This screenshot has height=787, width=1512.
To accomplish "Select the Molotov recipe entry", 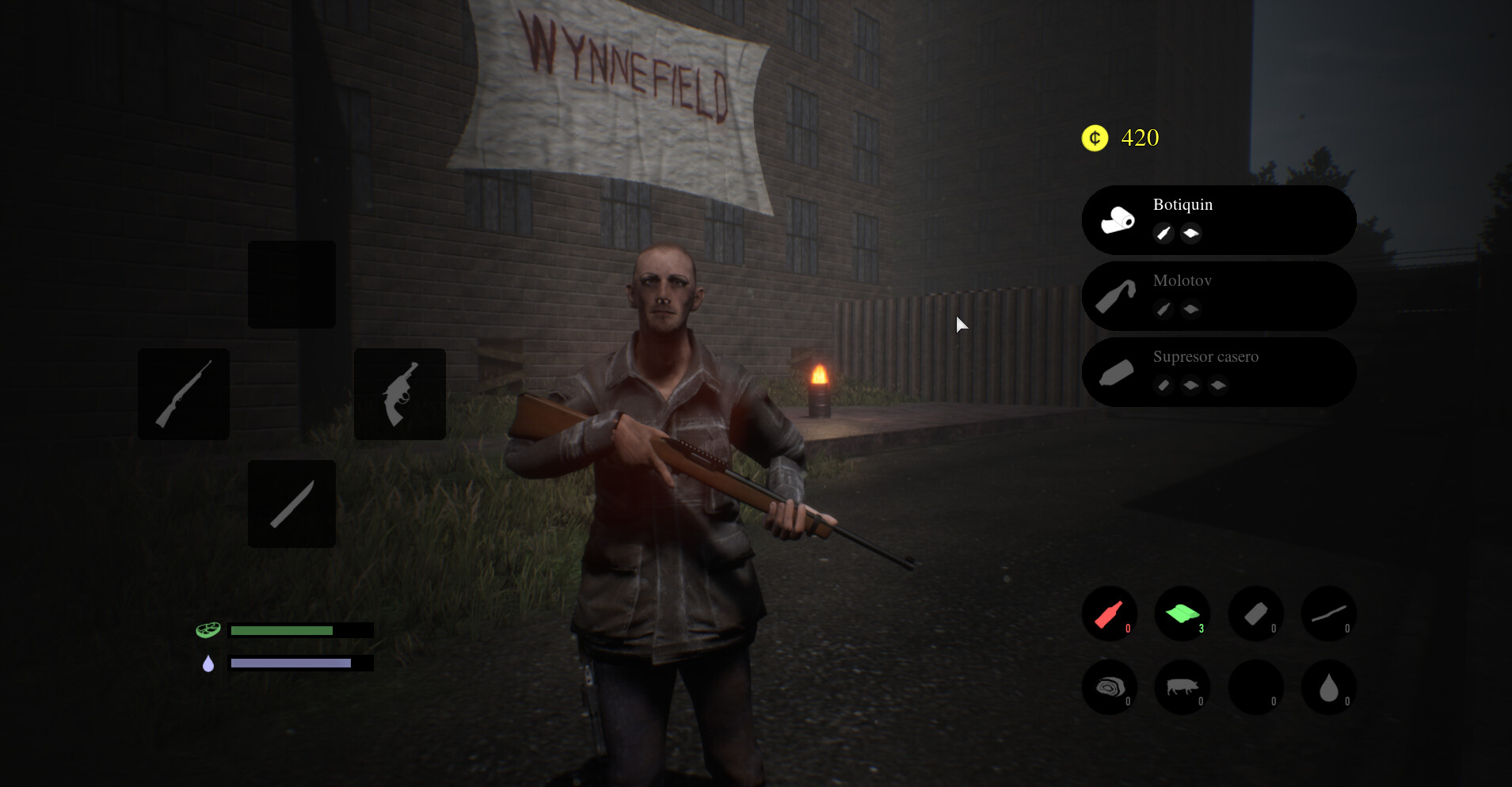I will [1218, 295].
